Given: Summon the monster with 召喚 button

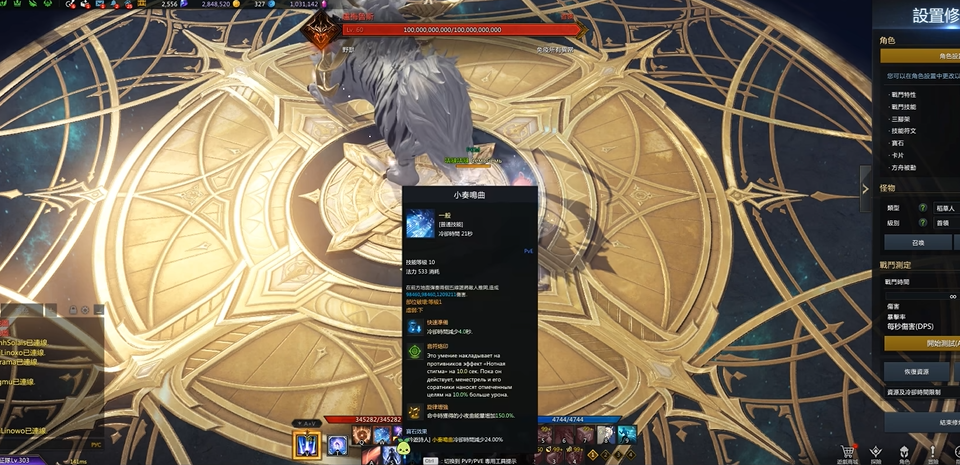Looking at the screenshot, I should coord(918,243).
